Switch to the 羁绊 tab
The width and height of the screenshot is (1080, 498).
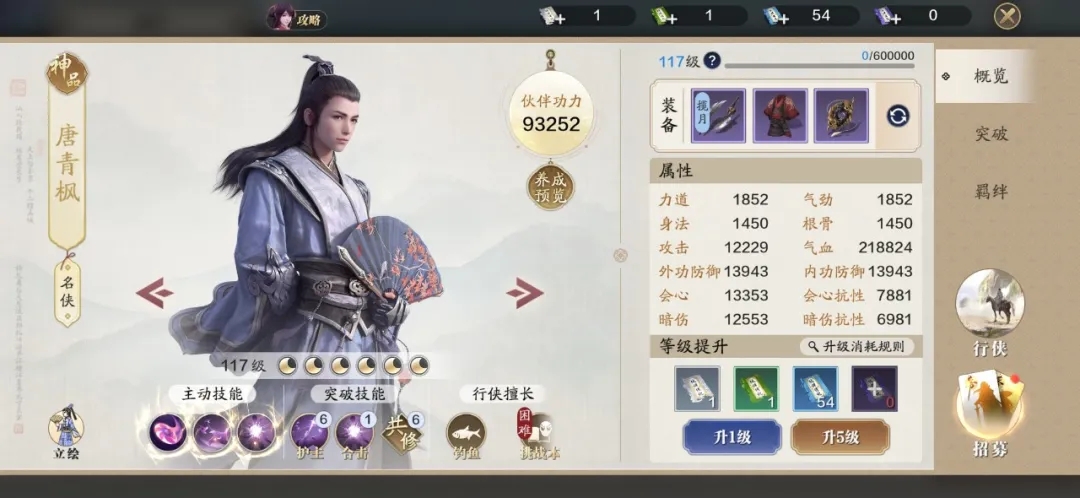pos(991,192)
